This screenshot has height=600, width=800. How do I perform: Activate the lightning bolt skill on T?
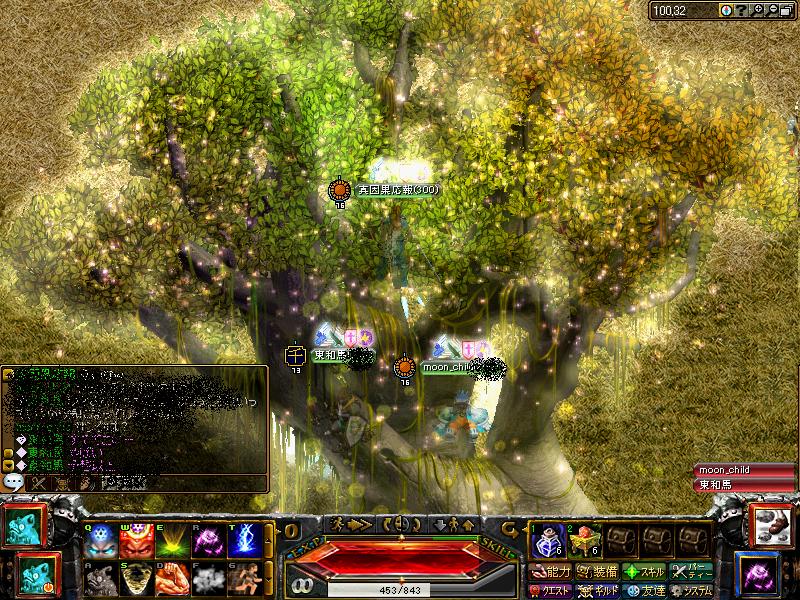click(245, 541)
